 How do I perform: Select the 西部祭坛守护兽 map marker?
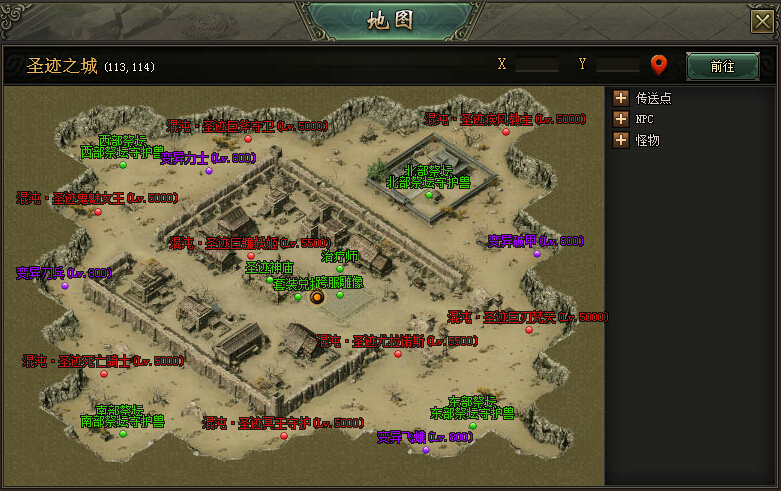coord(123,165)
